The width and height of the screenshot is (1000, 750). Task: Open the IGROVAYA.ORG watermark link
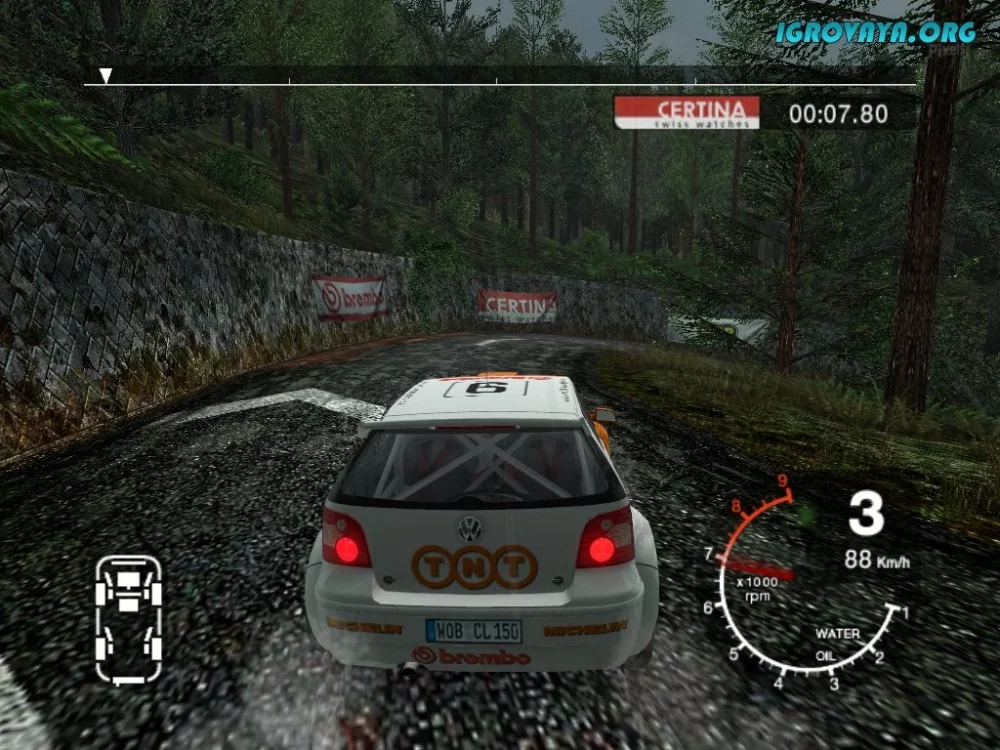point(875,32)
